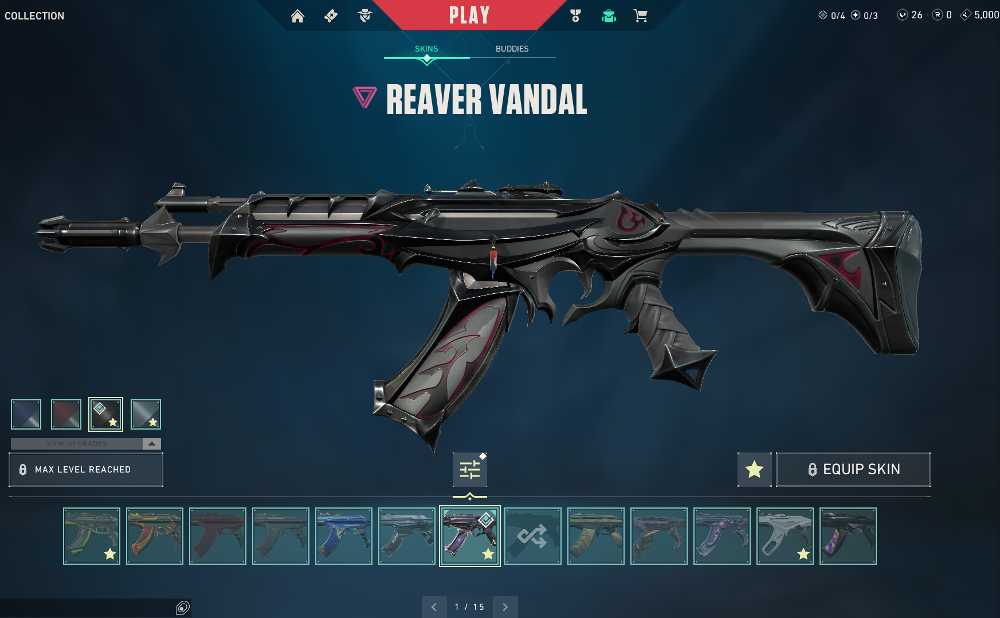
Task: Click the red PLAY button
Action: [469, 15]
